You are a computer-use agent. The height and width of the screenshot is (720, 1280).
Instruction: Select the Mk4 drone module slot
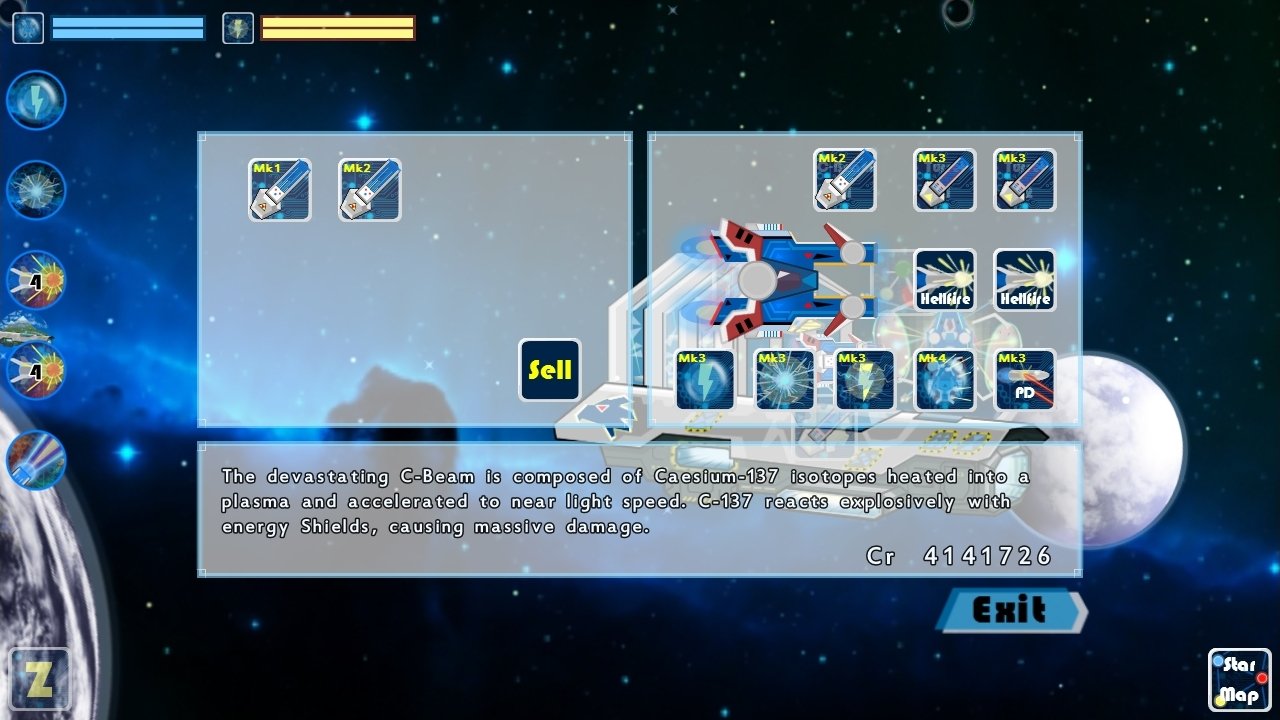944,381
